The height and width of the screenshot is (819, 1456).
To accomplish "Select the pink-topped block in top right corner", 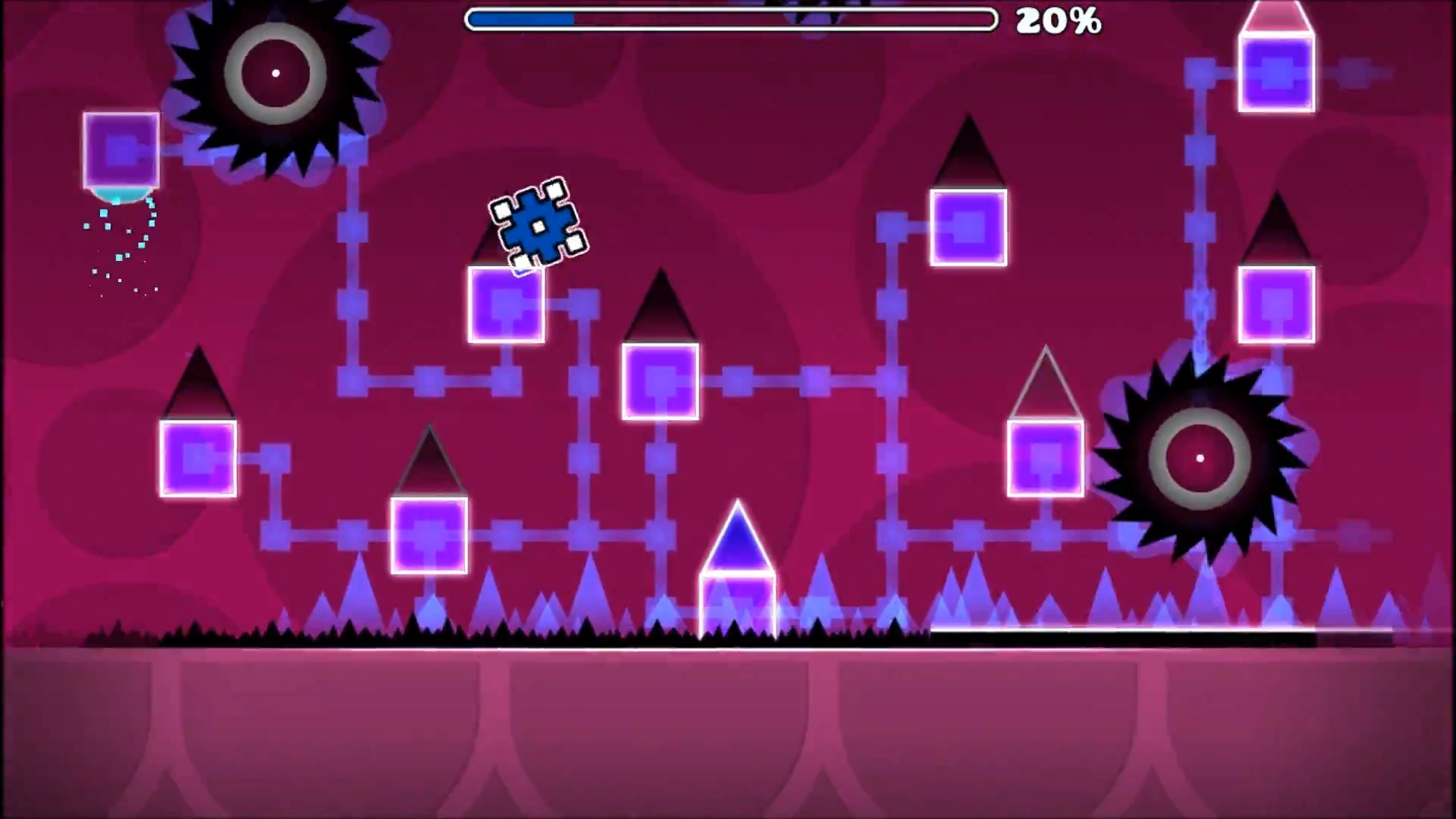I will coord(1276,30).
